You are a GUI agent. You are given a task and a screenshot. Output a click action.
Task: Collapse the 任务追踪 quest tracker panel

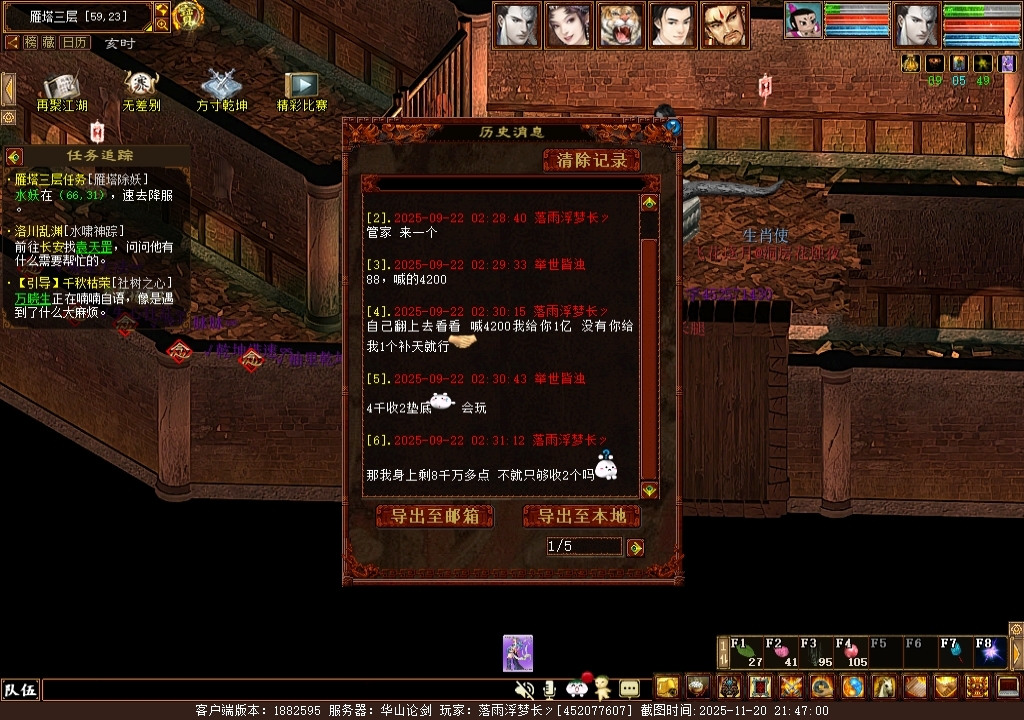click(14, 156)
